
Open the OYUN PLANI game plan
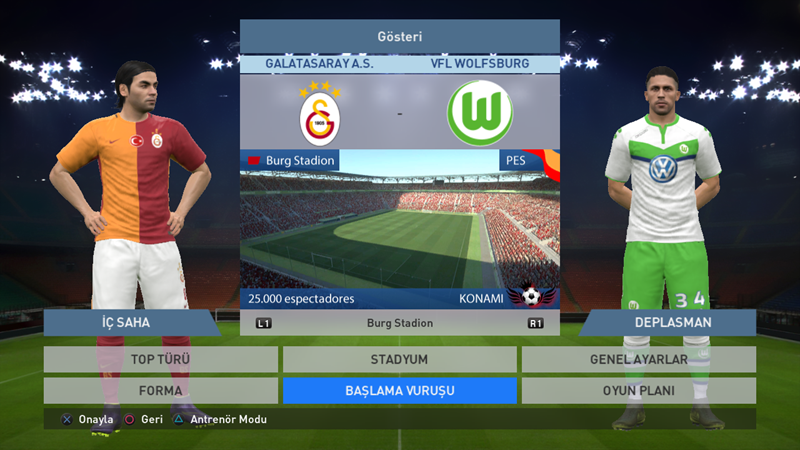coord(638,390)
